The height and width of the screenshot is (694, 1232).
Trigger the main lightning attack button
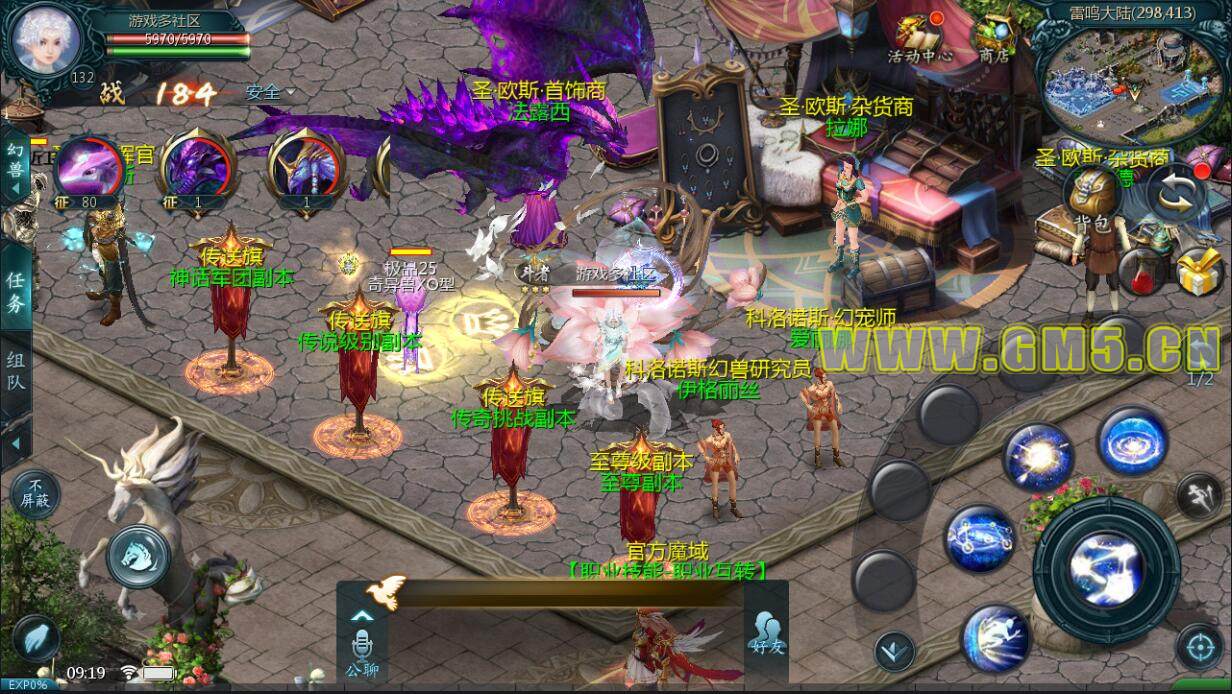(x=1106, y=569)
